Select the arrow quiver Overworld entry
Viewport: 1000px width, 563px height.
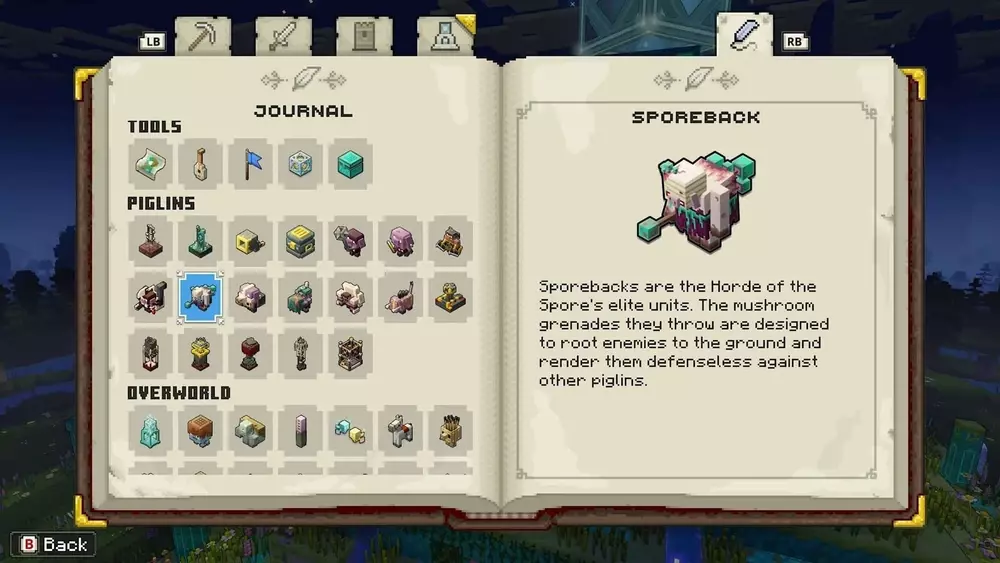pos(450,430)
